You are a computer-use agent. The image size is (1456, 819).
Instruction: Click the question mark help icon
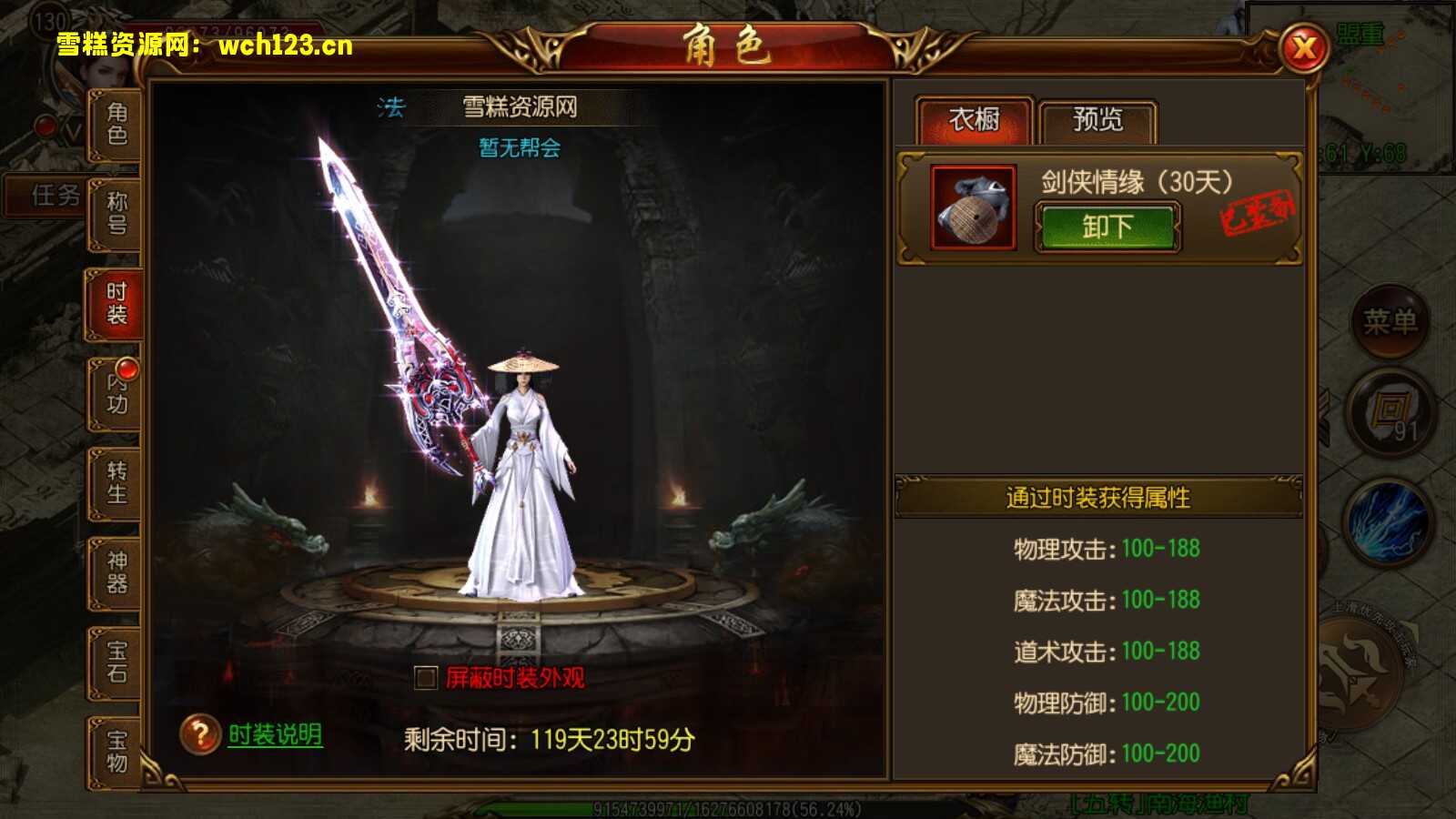(x=198, y=733)
